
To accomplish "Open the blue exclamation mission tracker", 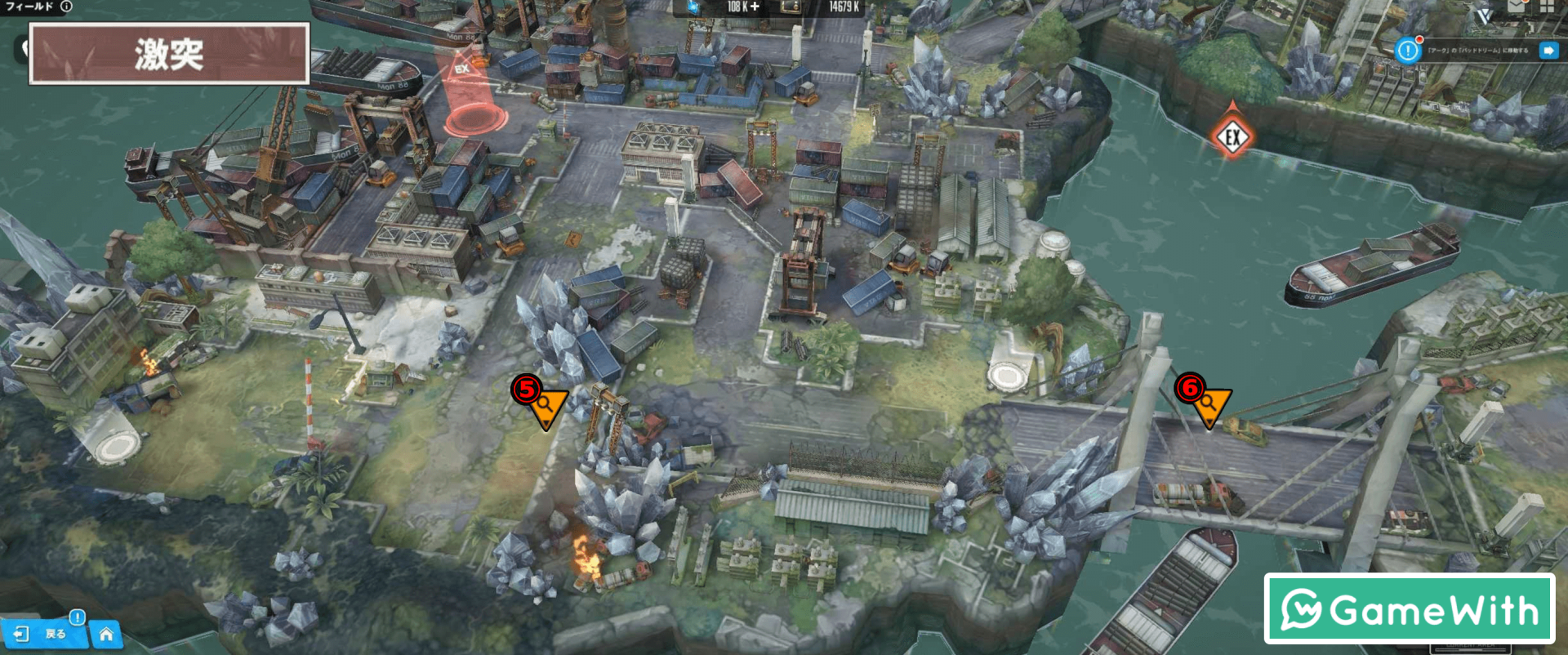I will click(1408, 51).
